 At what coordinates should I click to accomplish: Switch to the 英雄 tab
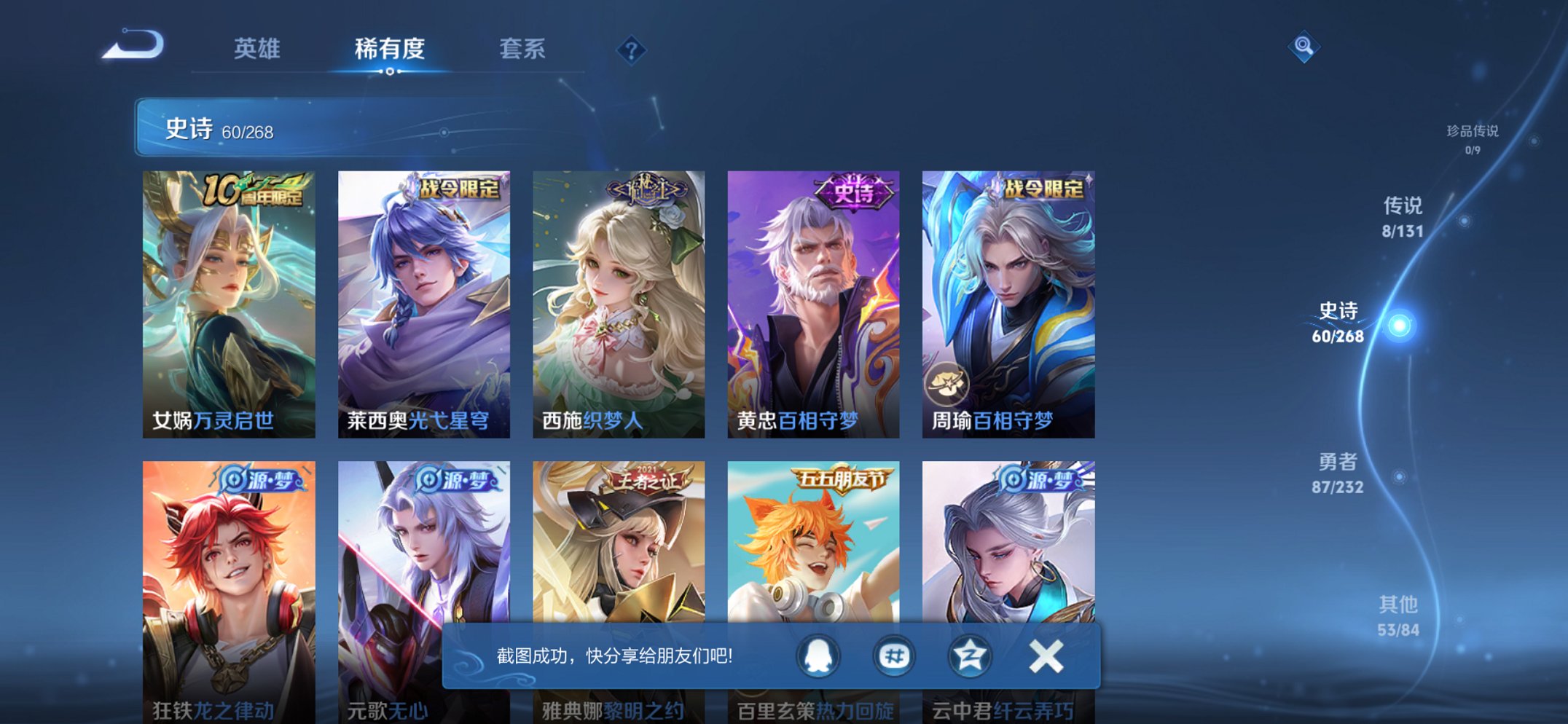[x=256, y=50]
